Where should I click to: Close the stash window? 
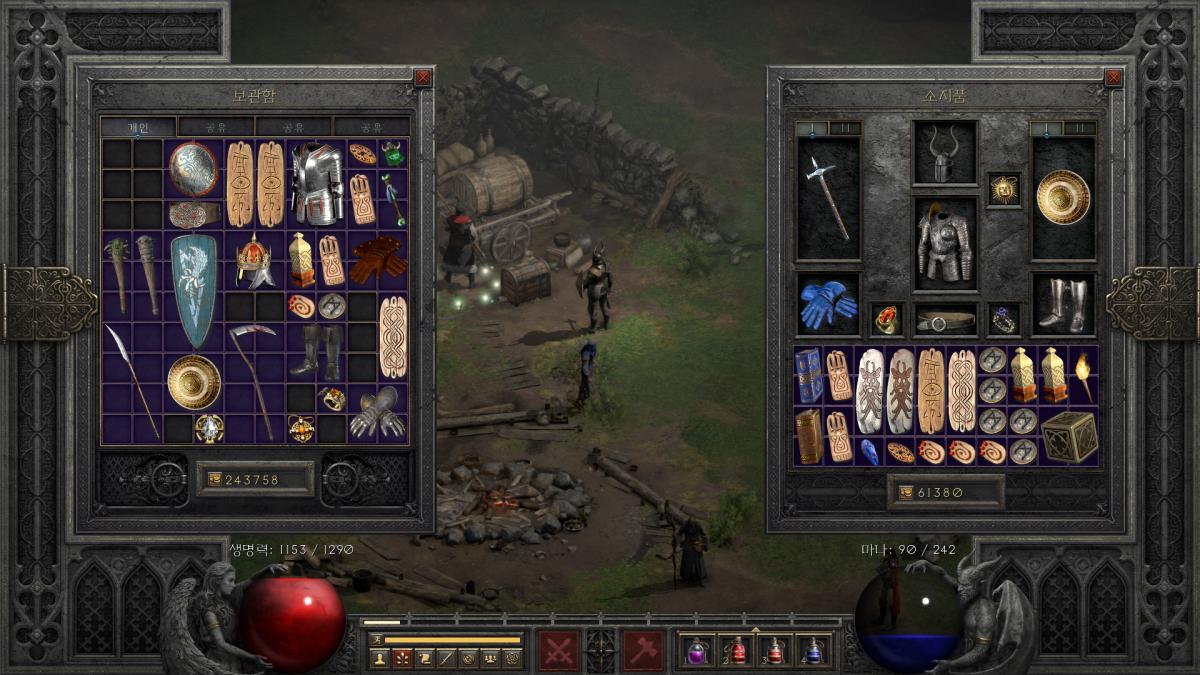click(x=423, y=77)
